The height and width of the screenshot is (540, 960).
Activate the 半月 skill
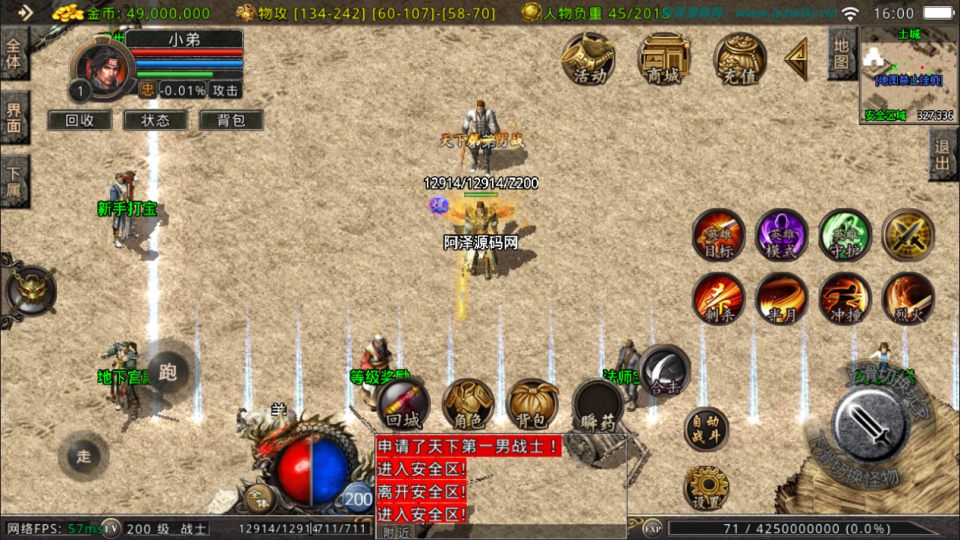(x=781, y=298)
